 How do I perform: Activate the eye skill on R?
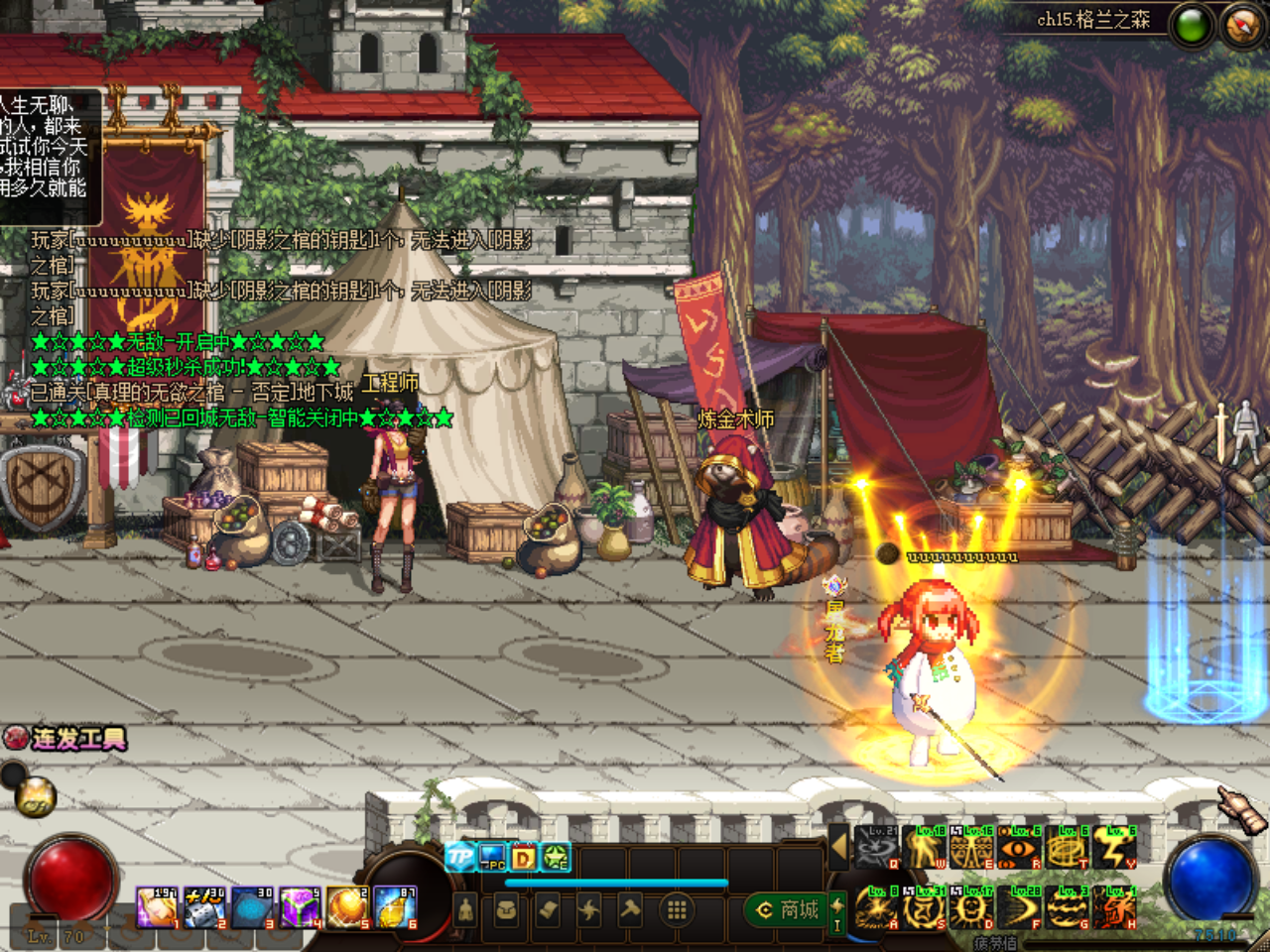pos(1019,849)
